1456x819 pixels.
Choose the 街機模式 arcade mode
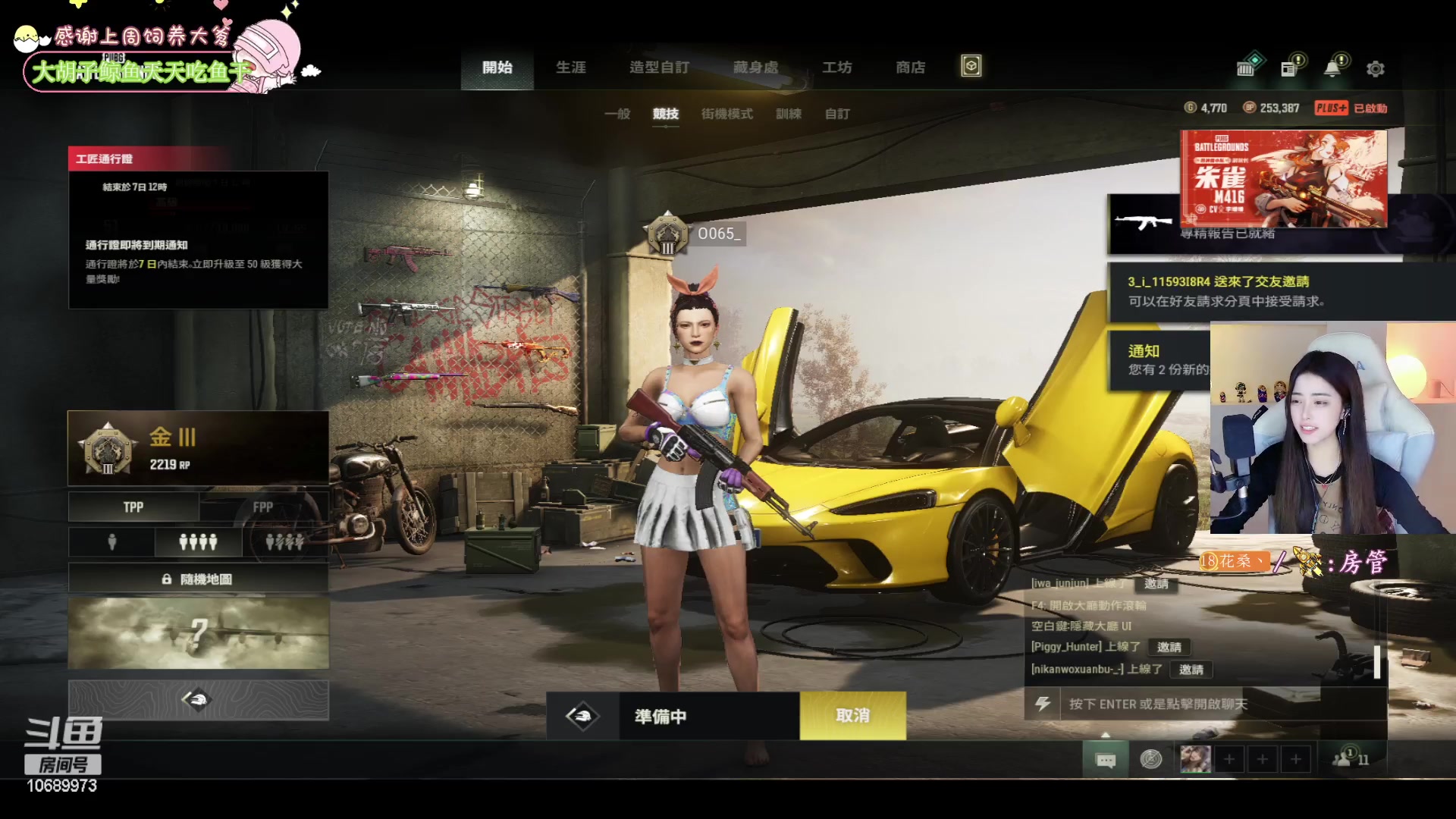click(x=726, y=114)
